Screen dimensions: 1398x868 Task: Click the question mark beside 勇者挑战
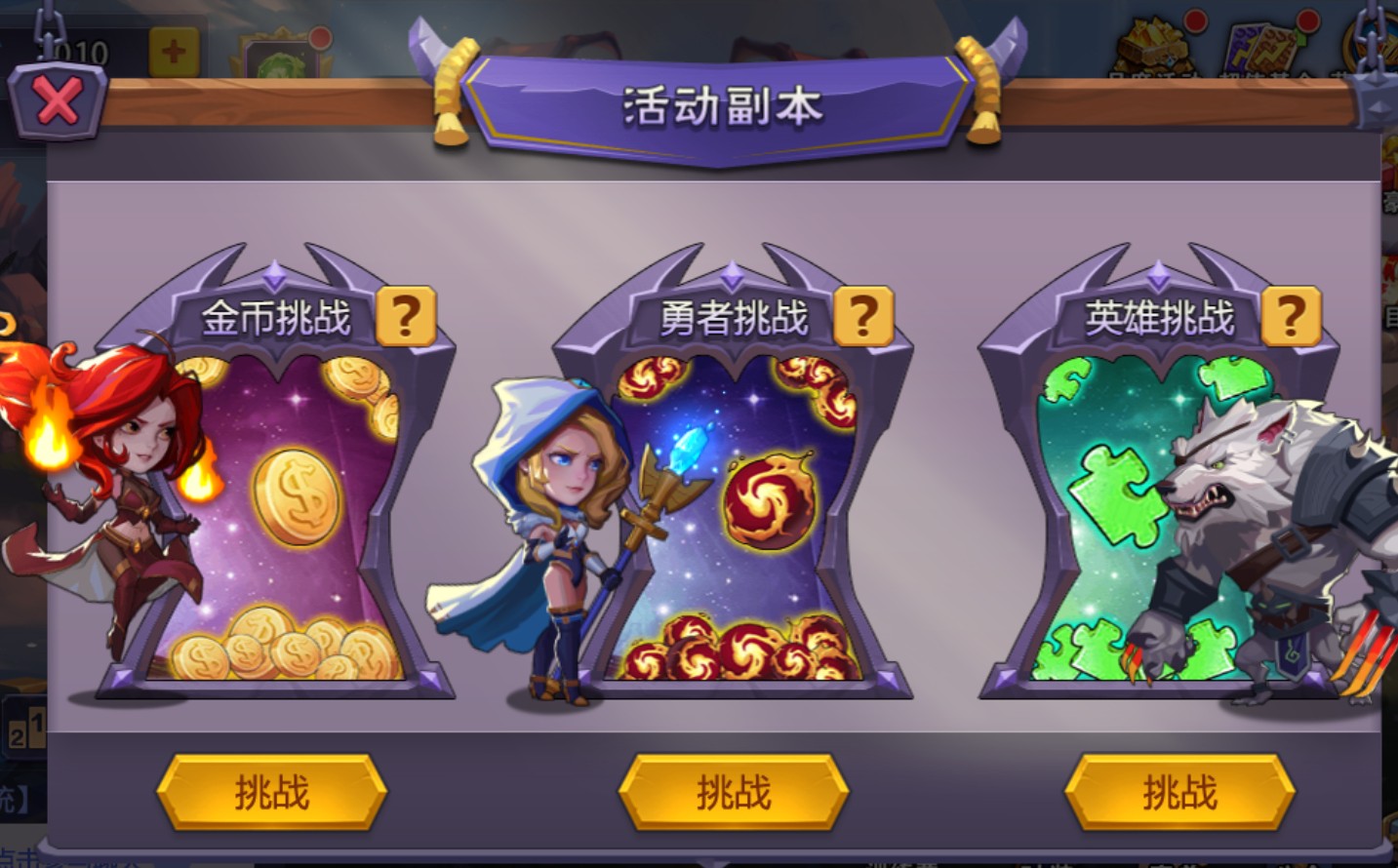pos(862,313)
